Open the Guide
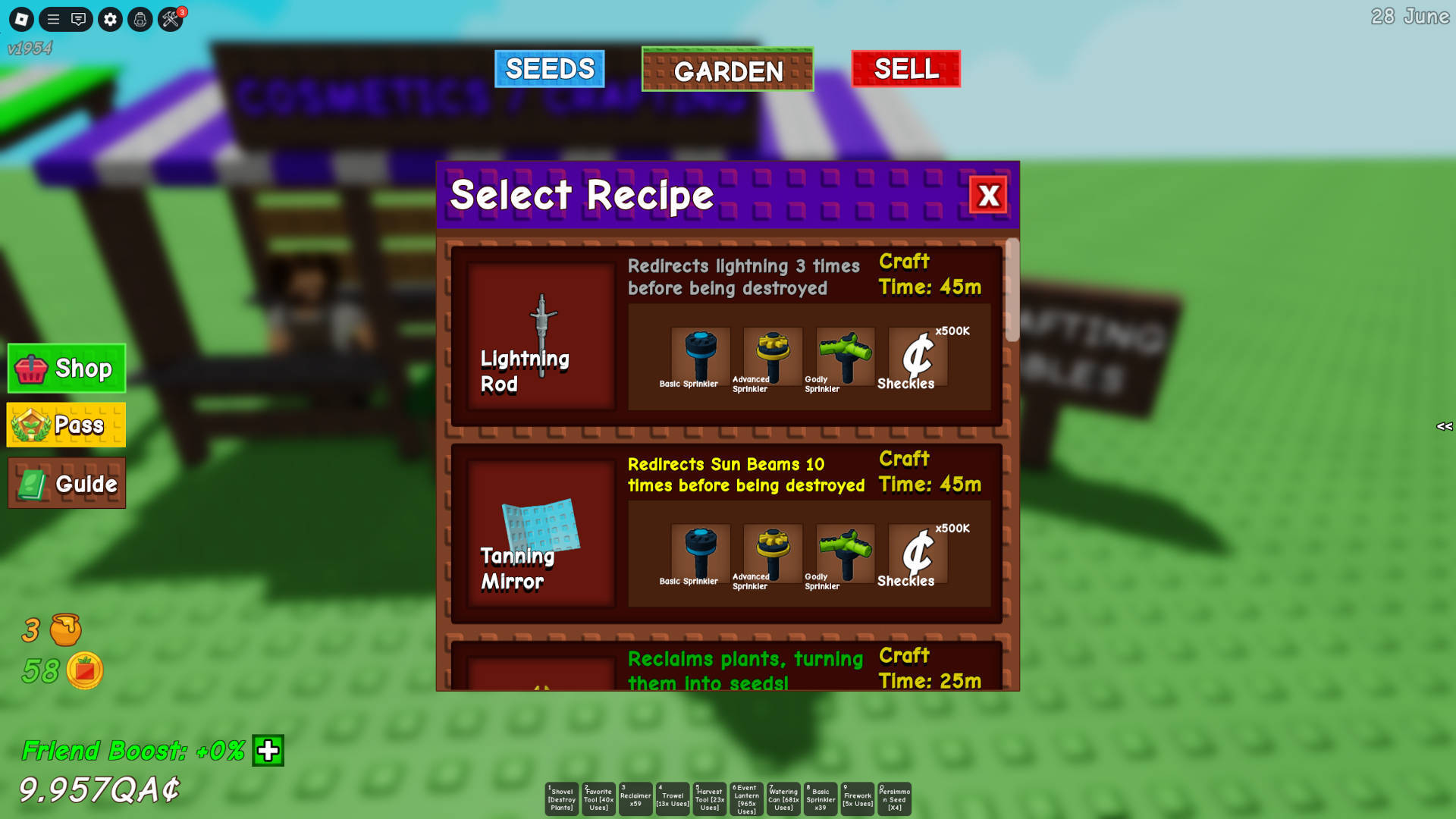 coord(67,483)
